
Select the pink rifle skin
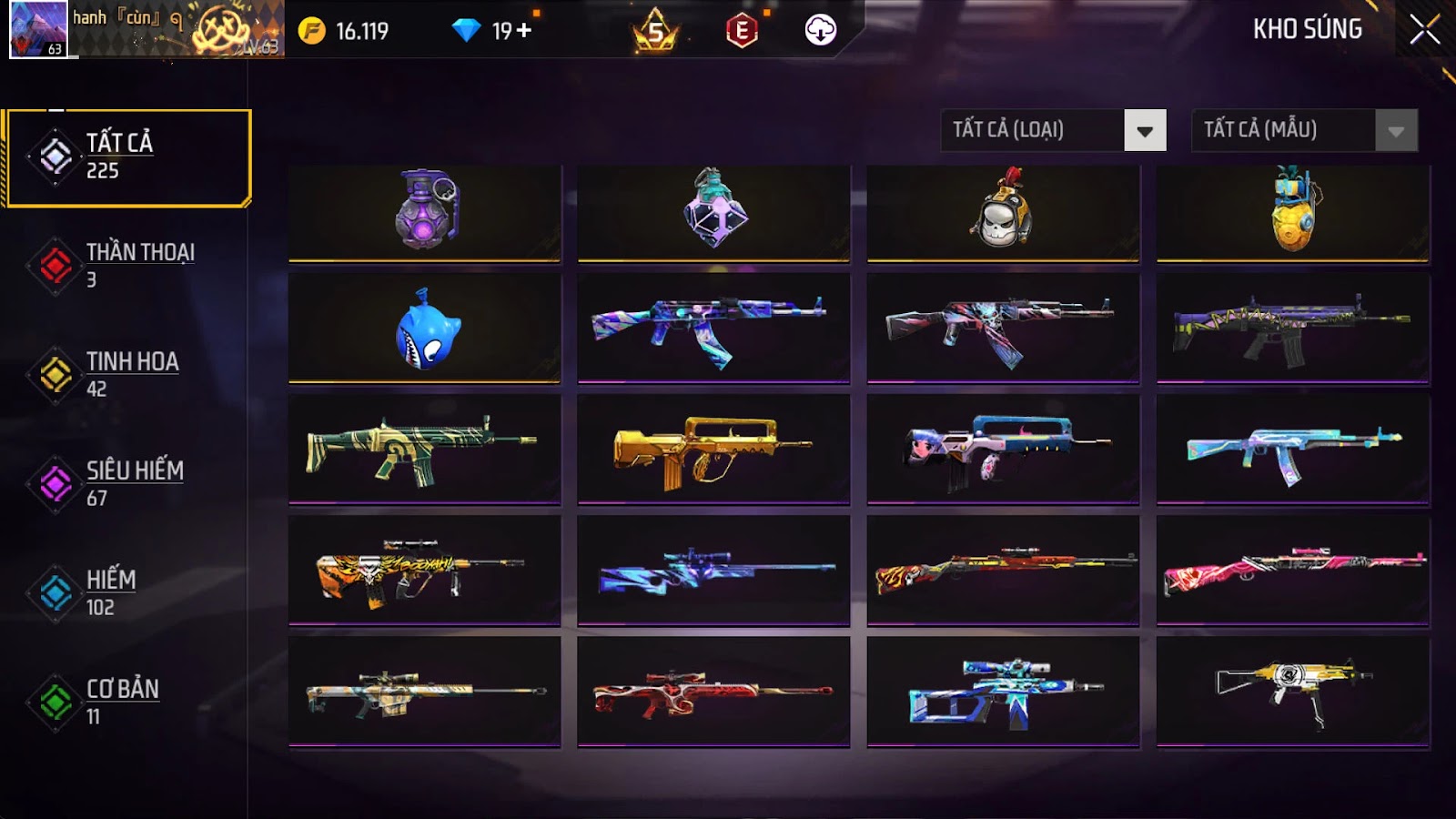pyautogui.click(x=1292, y=570)
